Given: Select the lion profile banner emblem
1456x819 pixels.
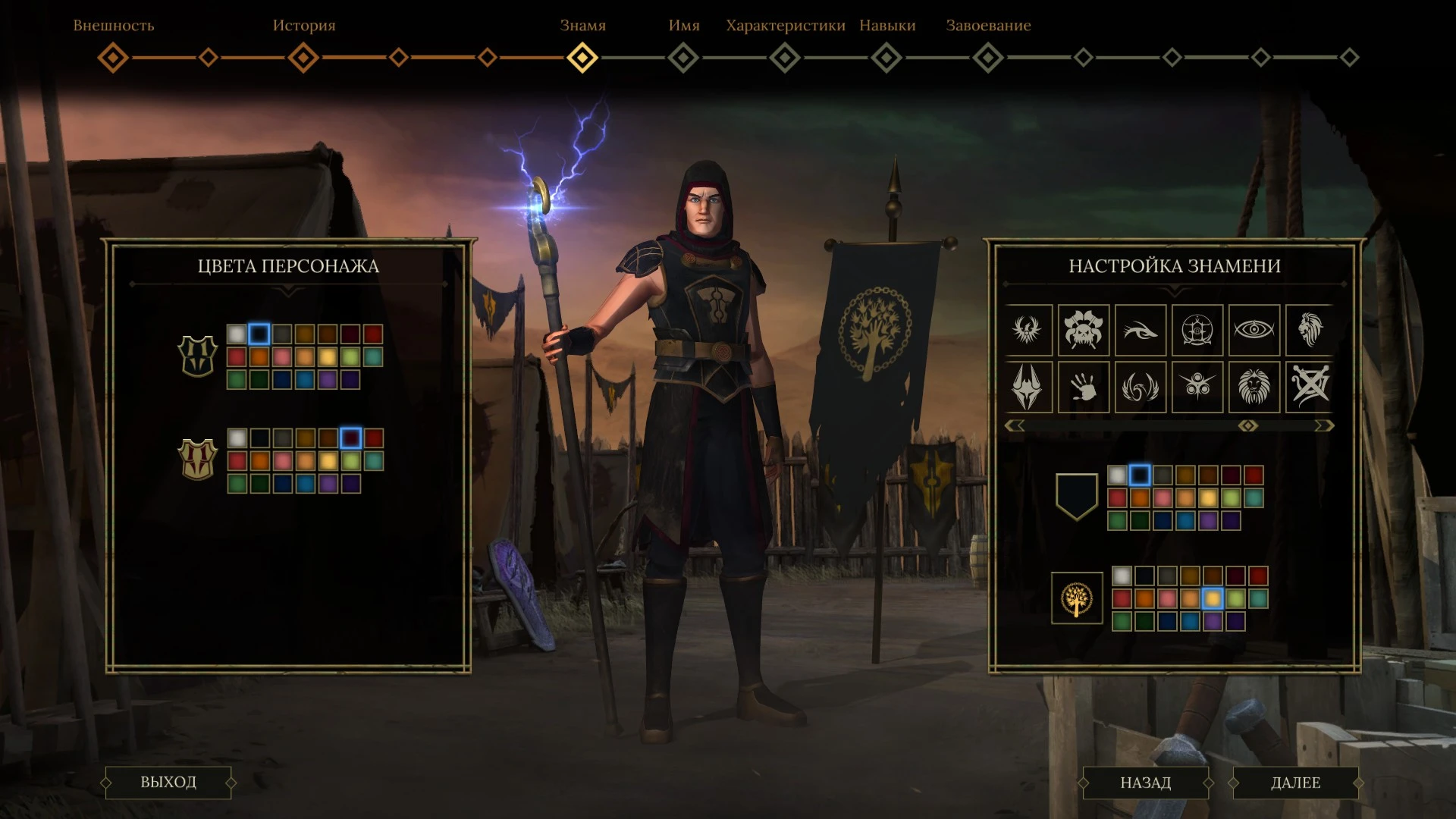Looking at the screenshot, I should (x=1310, y=330).
